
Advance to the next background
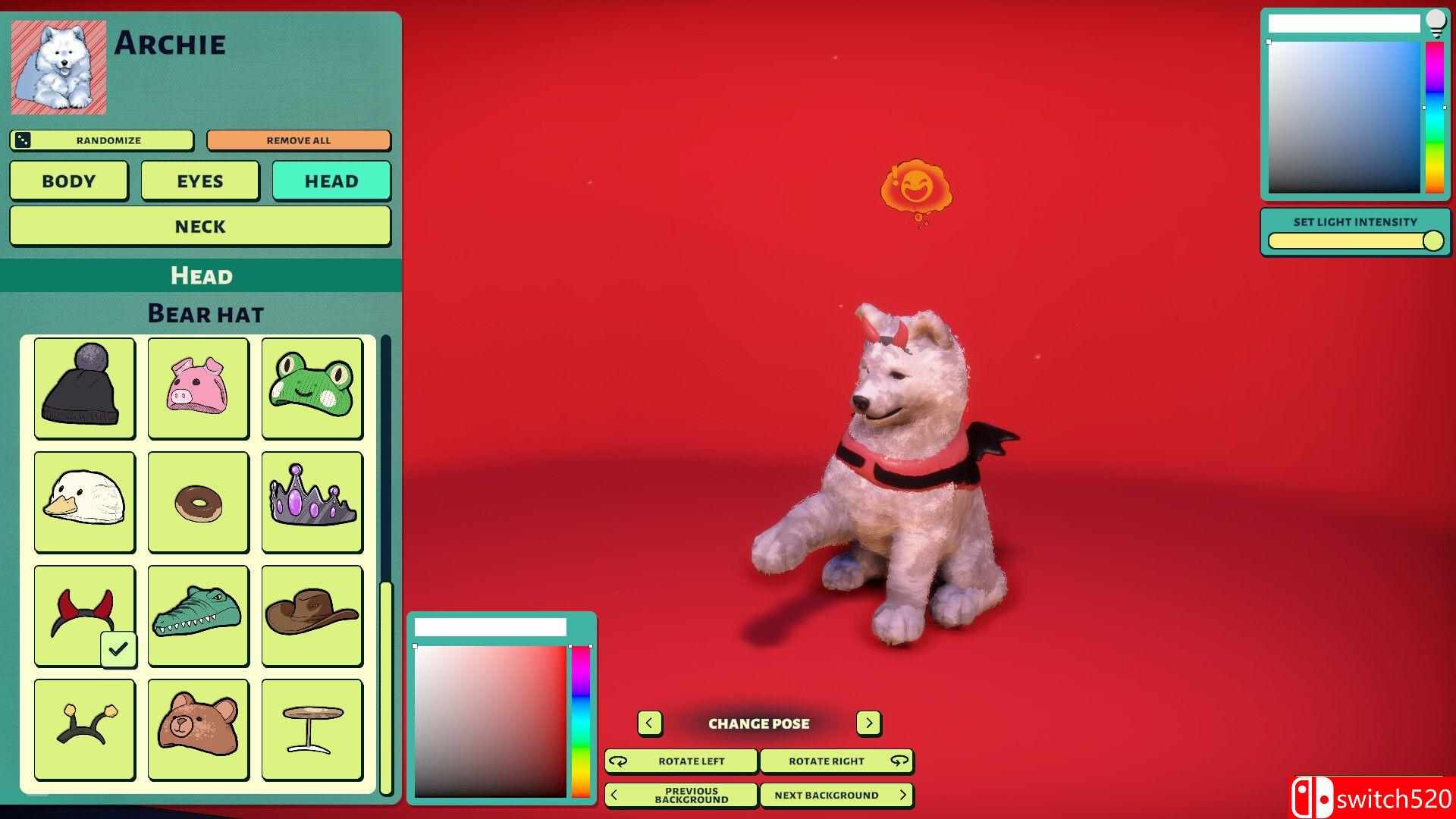click(836, 795)
